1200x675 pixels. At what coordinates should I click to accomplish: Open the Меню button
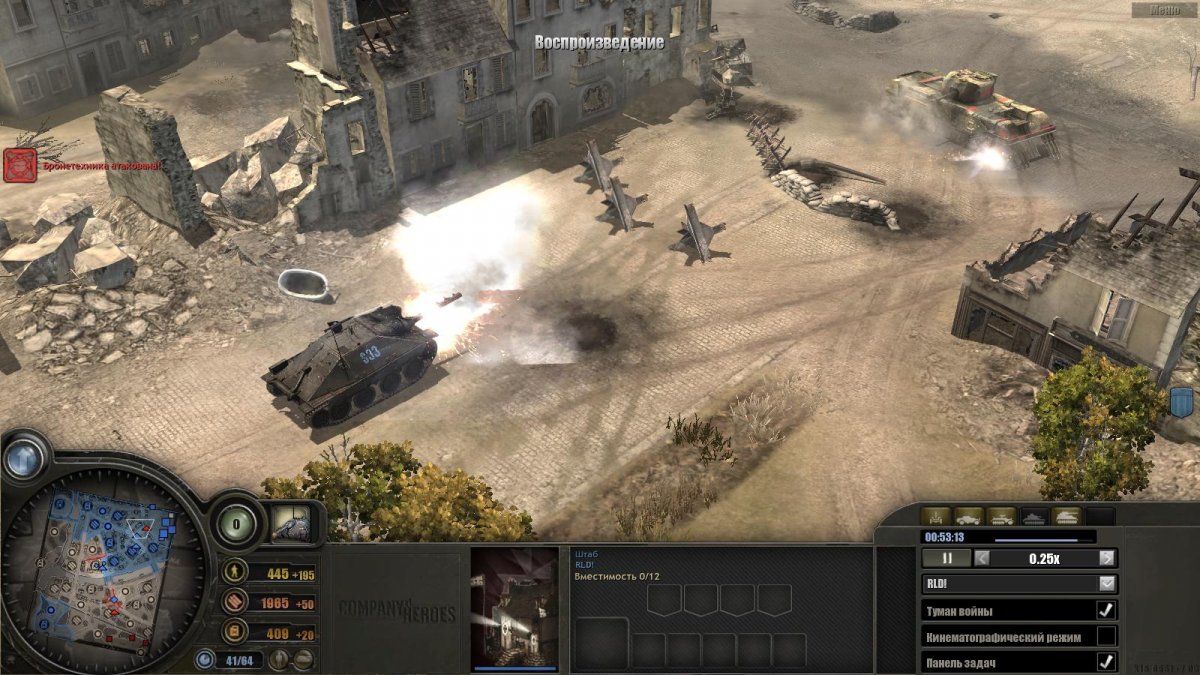(x=1164, y=9)
